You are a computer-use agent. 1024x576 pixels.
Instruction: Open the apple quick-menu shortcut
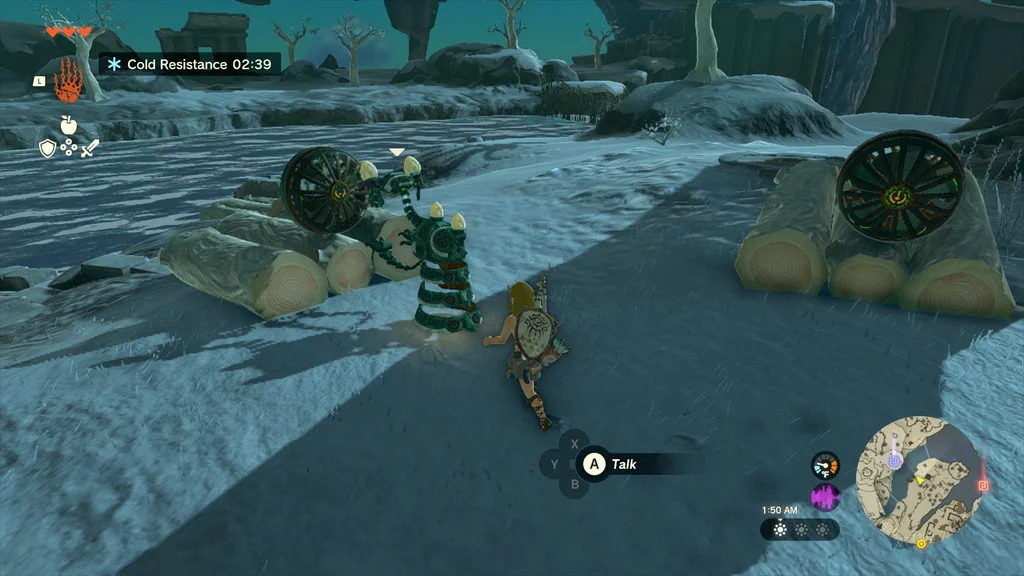tap(68, 125)
